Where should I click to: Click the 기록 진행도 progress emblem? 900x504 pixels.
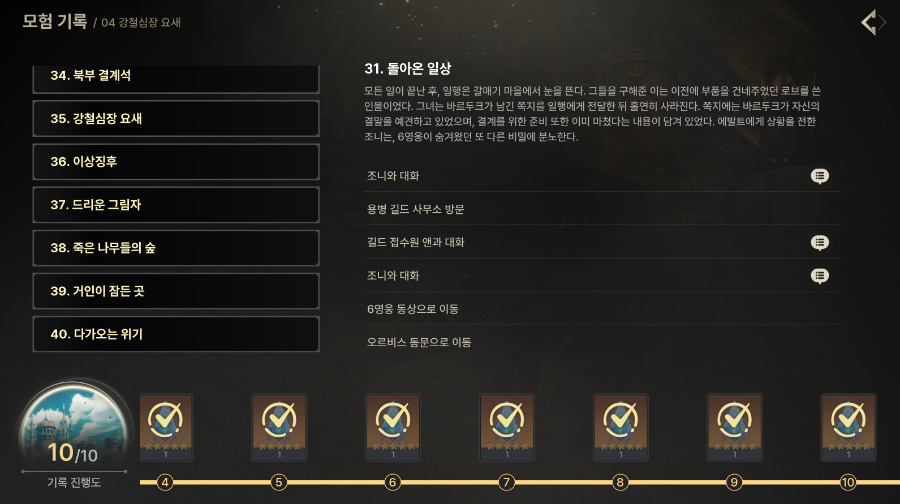[x=73, y=430]
